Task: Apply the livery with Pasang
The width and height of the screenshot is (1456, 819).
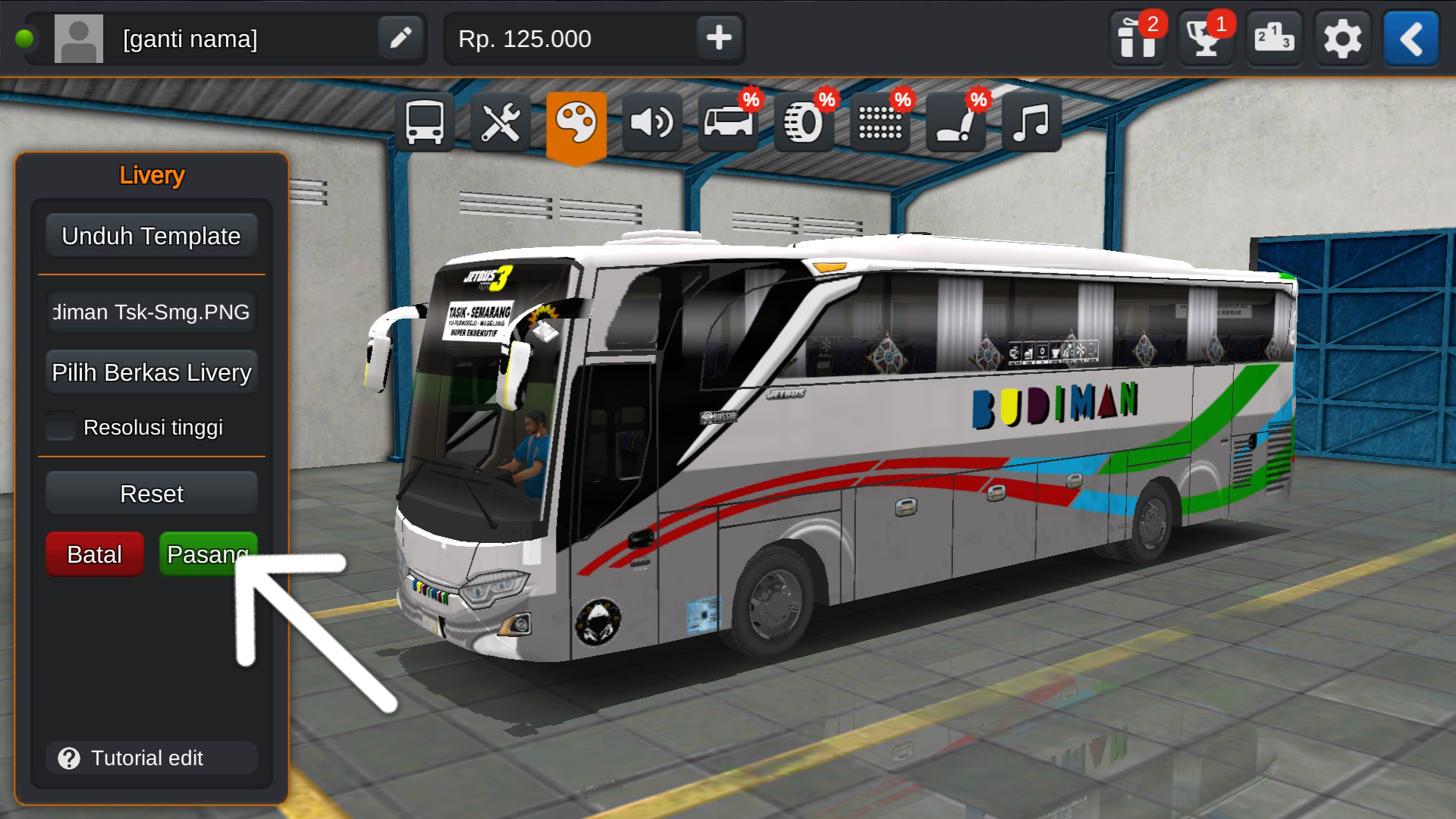Action: point(207,554)
